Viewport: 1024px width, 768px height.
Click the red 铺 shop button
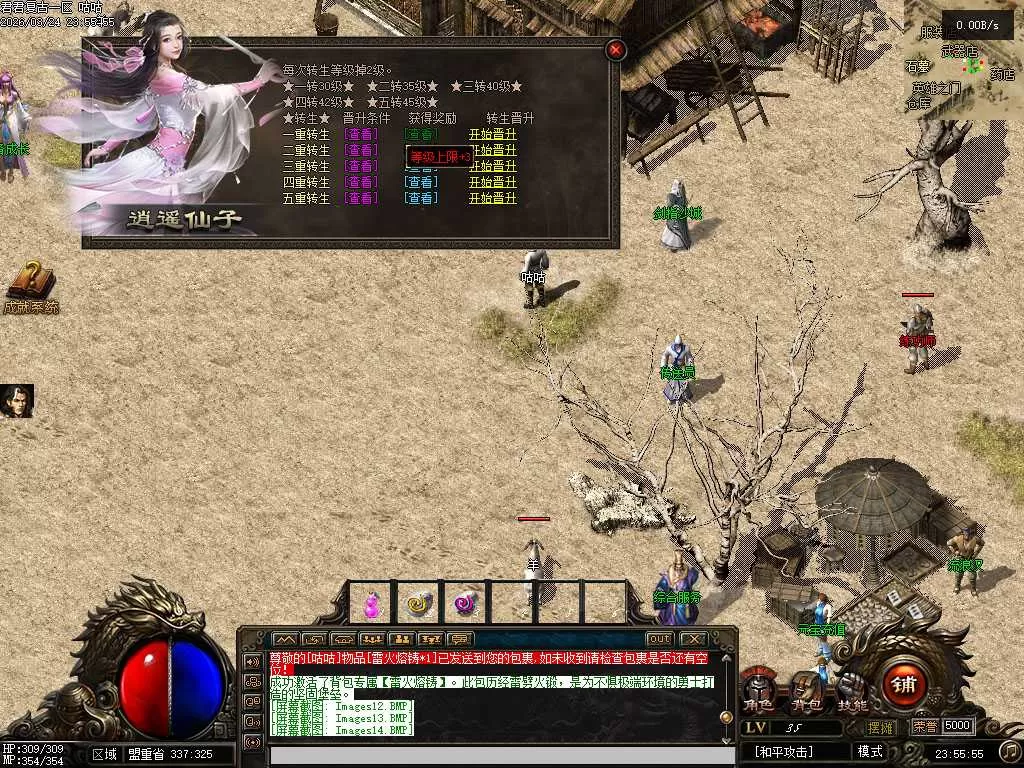click(x=904, y=685)
